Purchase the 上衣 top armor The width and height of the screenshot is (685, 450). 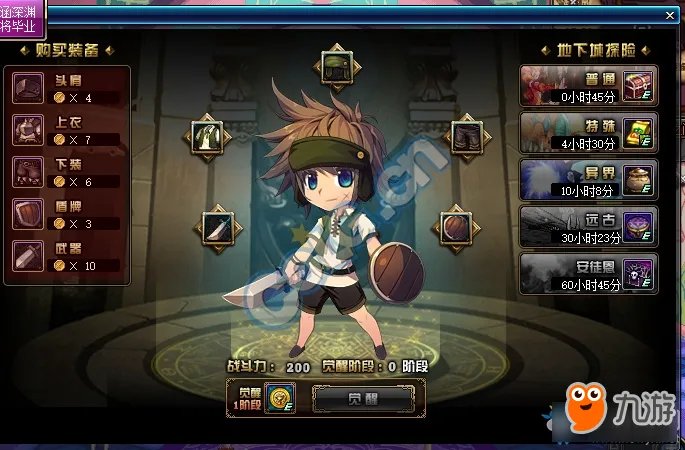67,130
